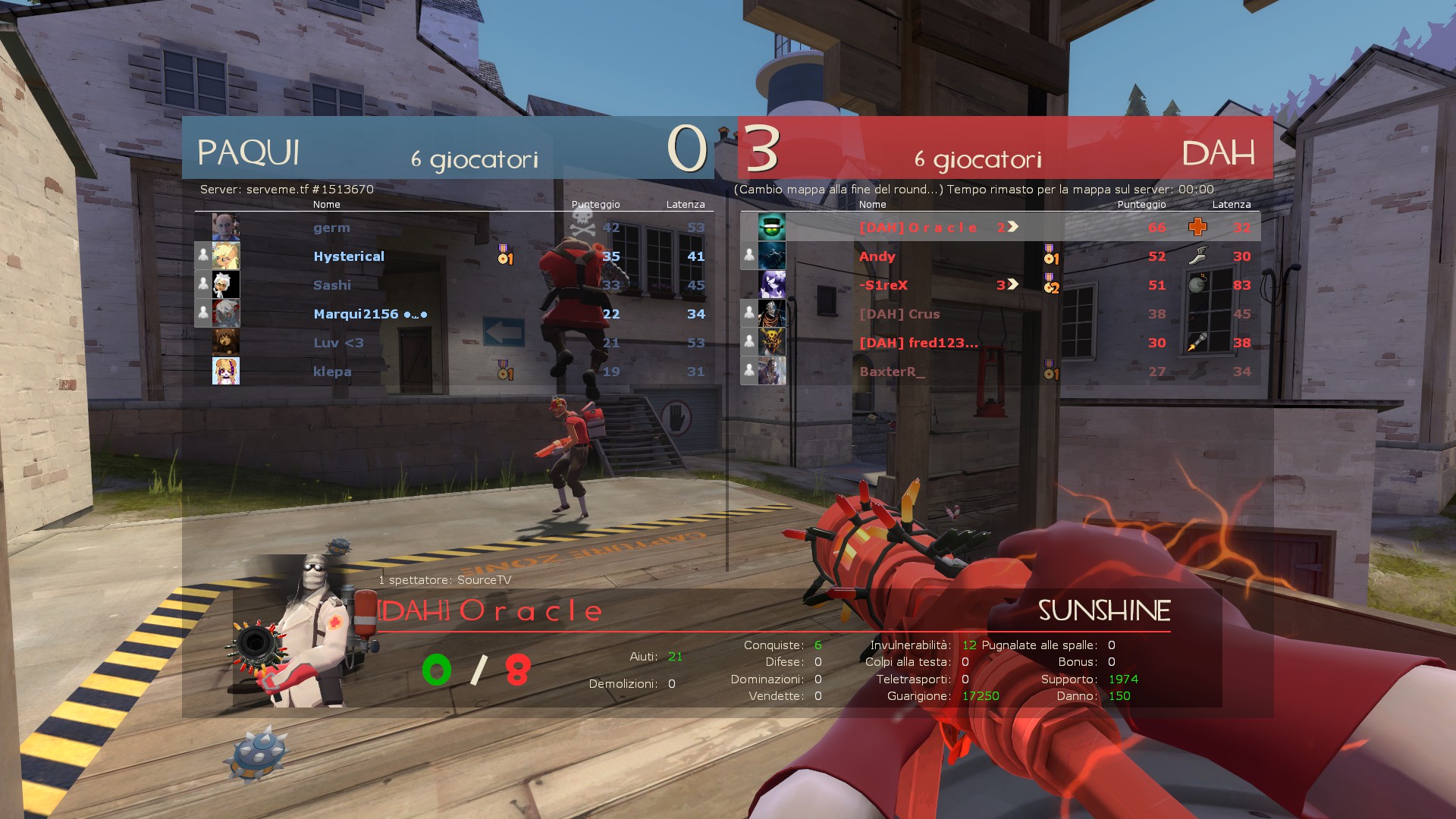The width and height of the screenshot is (1456, 819).
Task: Click Oracle's green-hat avatar
Action: (x=772, y=227)
